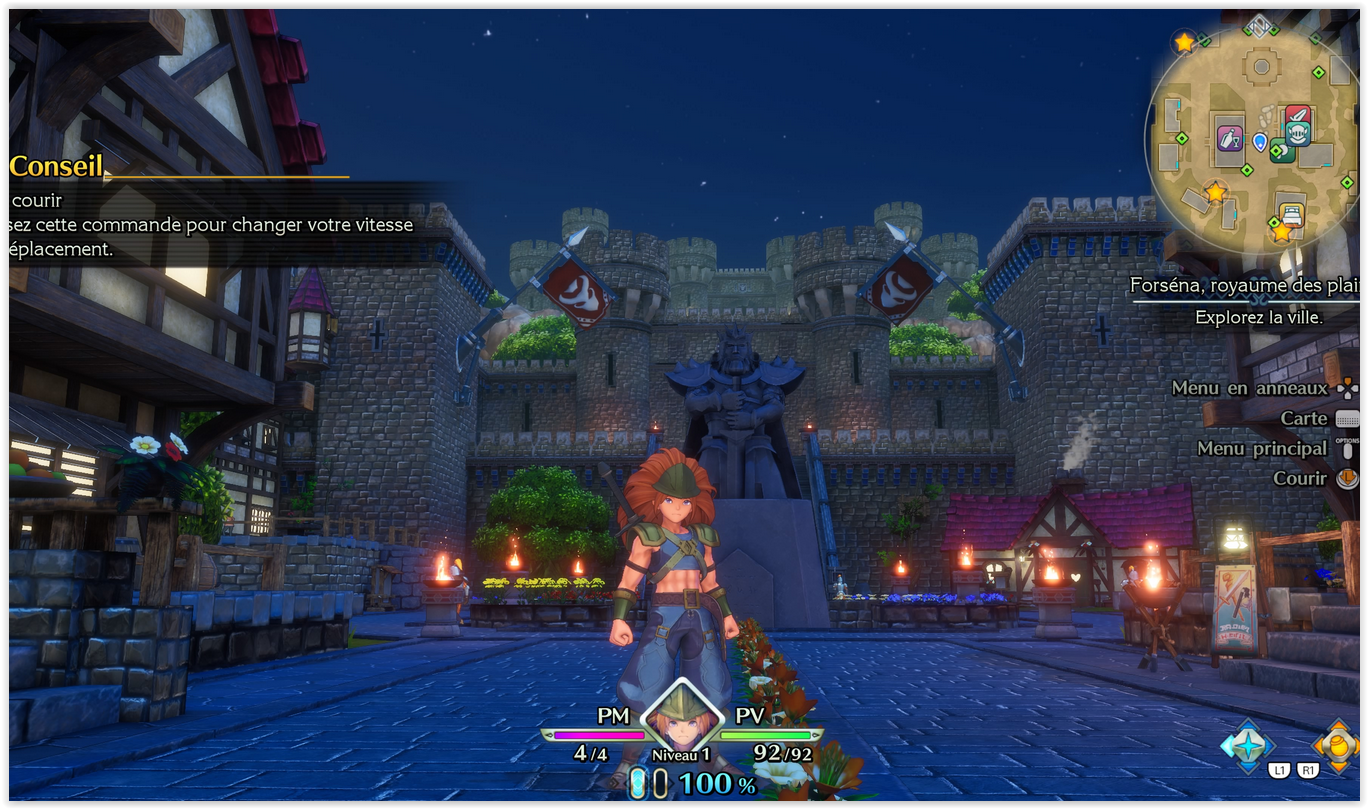The image size is (1368, 809).
Task: Click the blue player position marker
Action: pos(1259,142)
